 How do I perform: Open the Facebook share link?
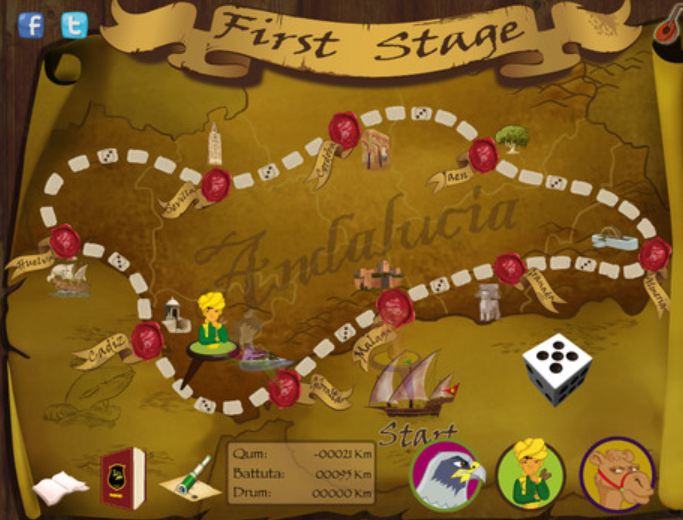click(31, 24)
